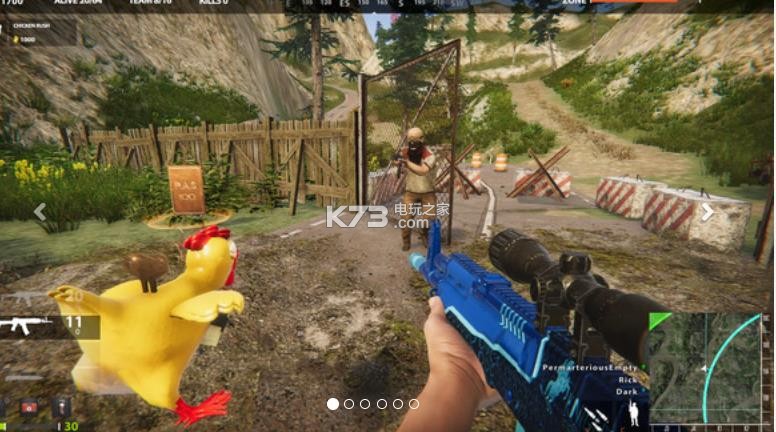This screenshot has width=776, height=432.
Task: Select the grenade item slot
Action: point(62,406)
